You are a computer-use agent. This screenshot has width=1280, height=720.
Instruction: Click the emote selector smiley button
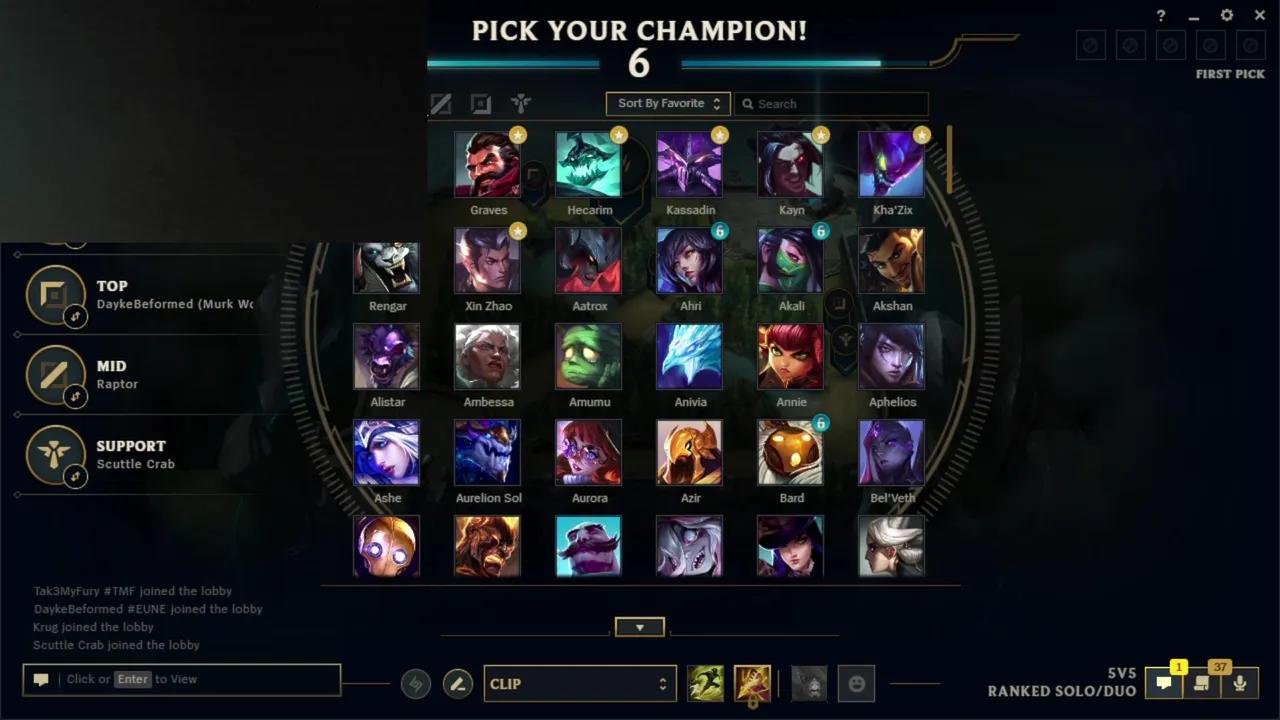click(853, 683)
